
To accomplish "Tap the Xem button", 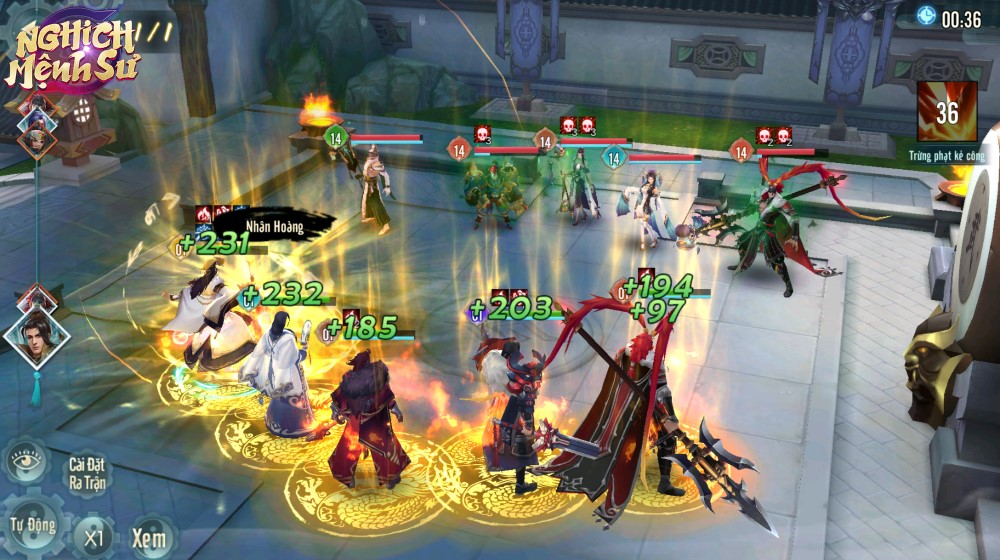I will (148, 536).
